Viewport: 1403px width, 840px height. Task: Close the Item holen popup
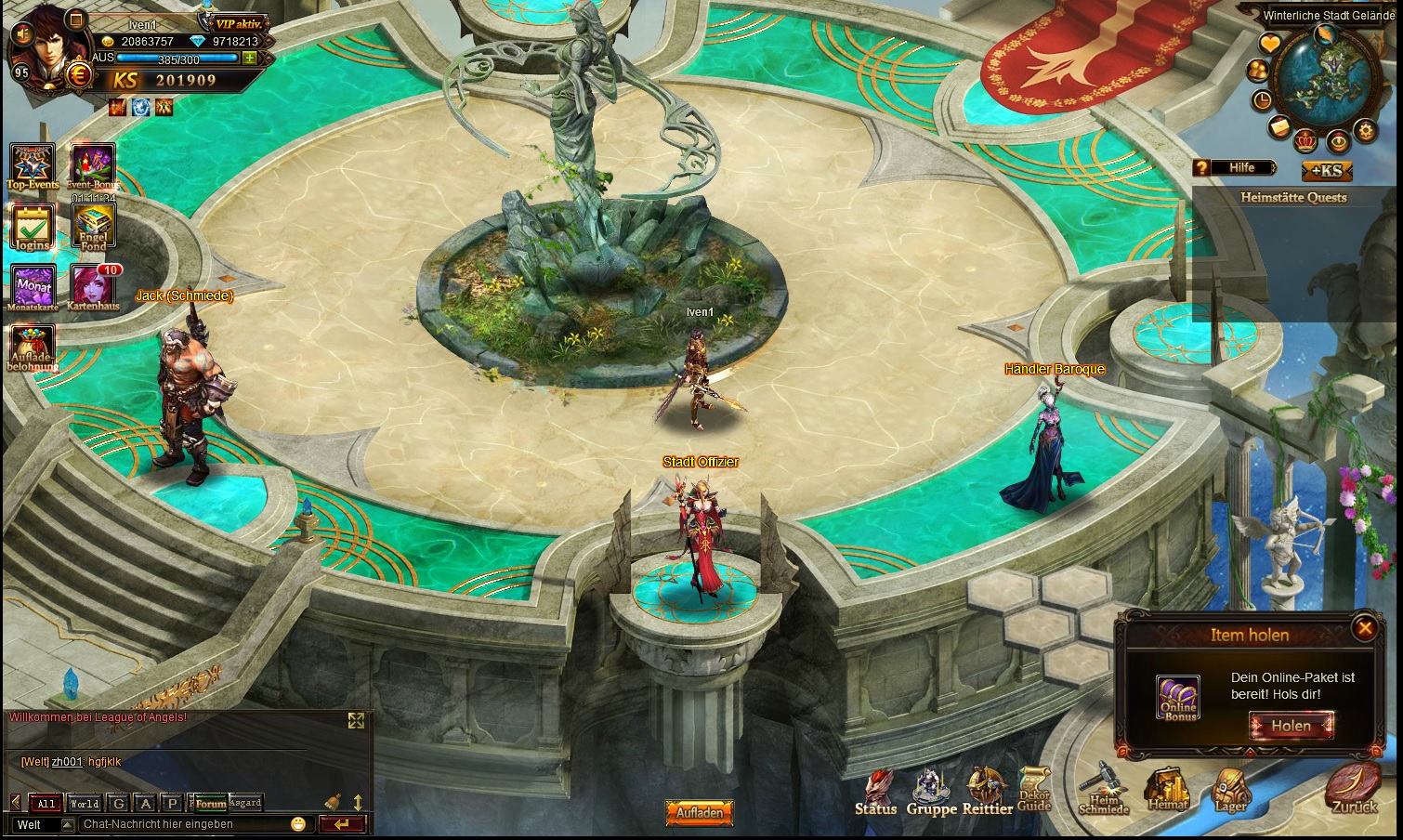click(1364, 628)
